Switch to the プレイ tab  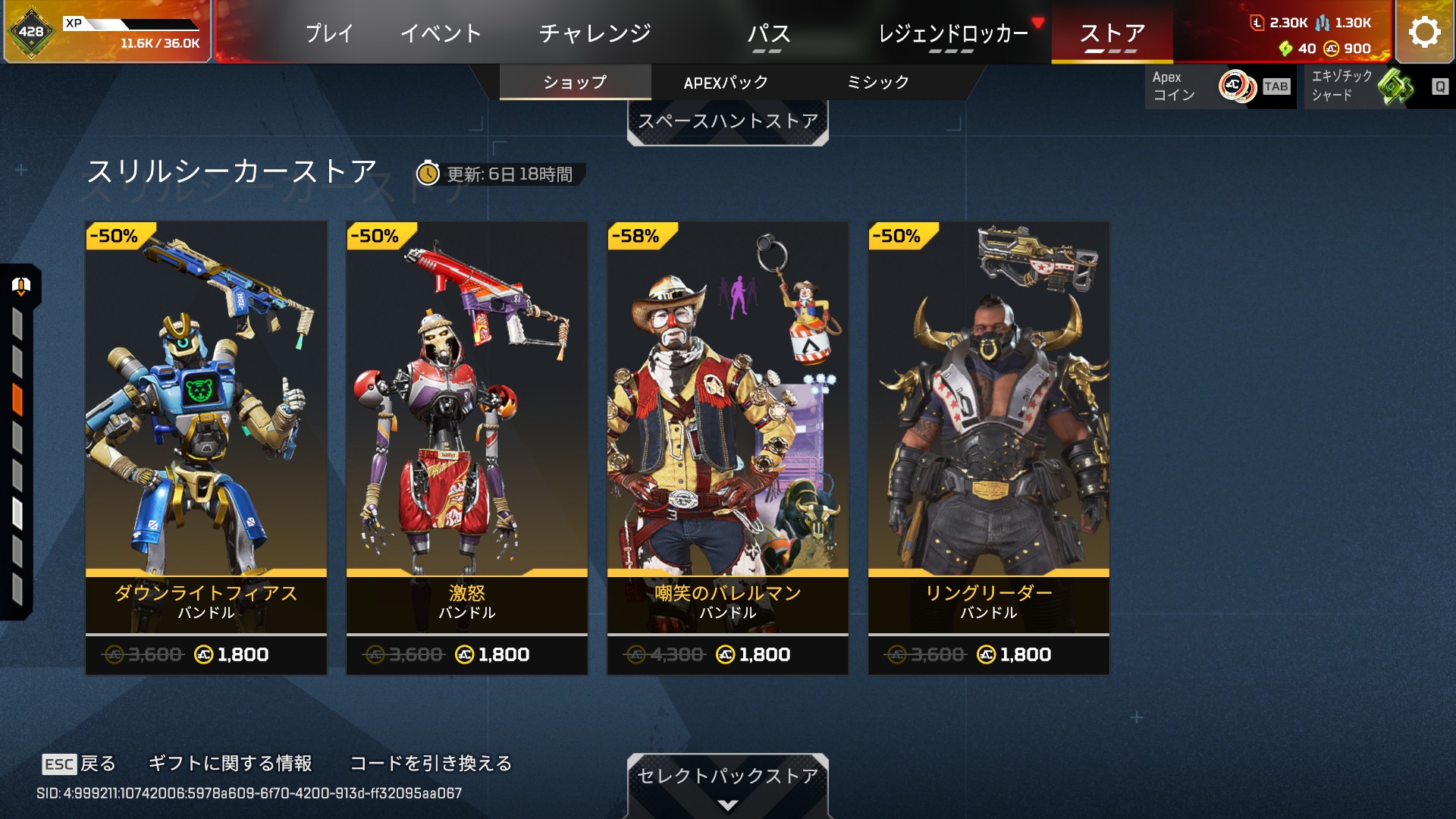click(329, 33)
